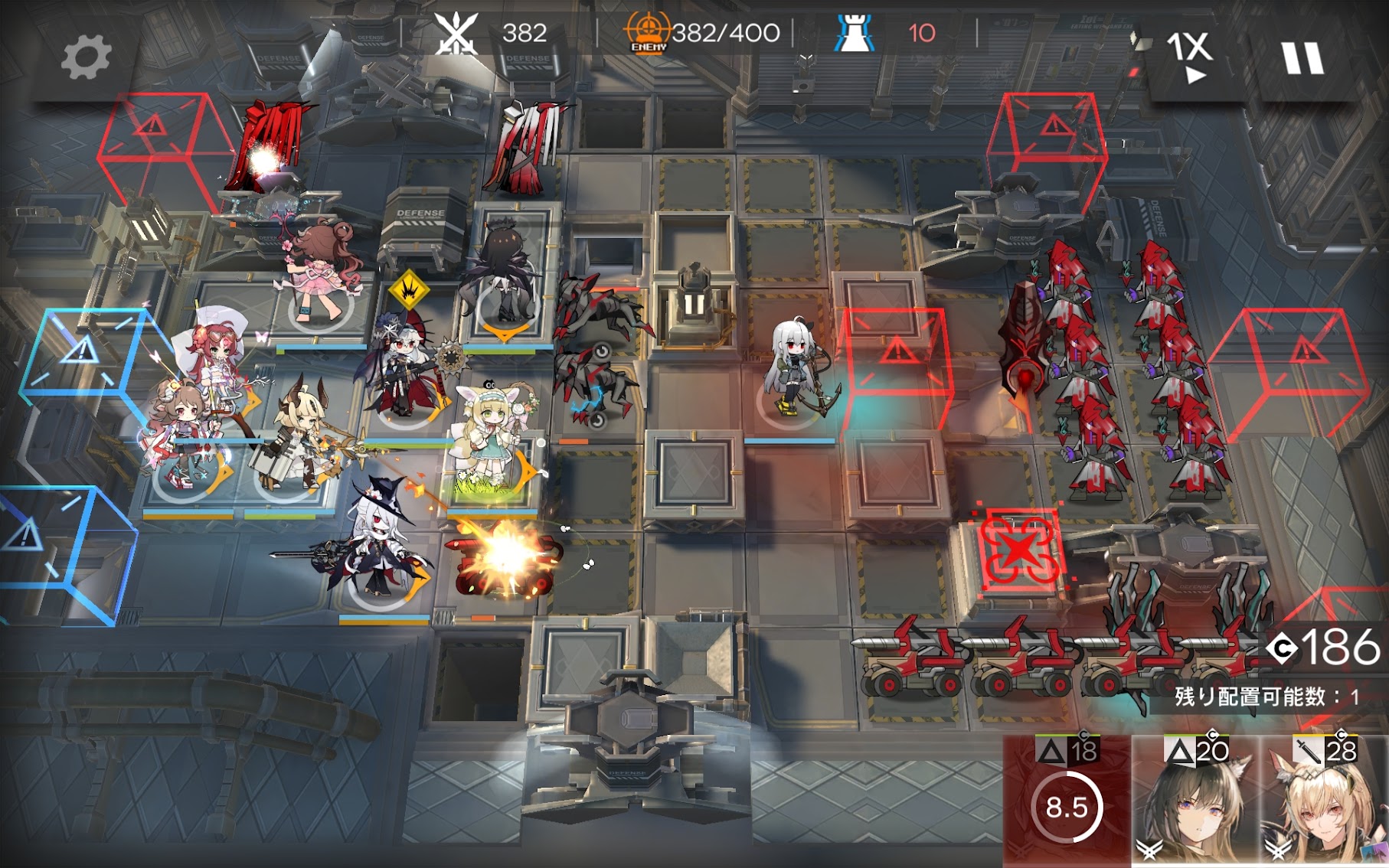The height and width of the screenshot is (868, 1389).
Task: Tap the yellow skill-ready diamond icon
Action: (x=409, y=289)
